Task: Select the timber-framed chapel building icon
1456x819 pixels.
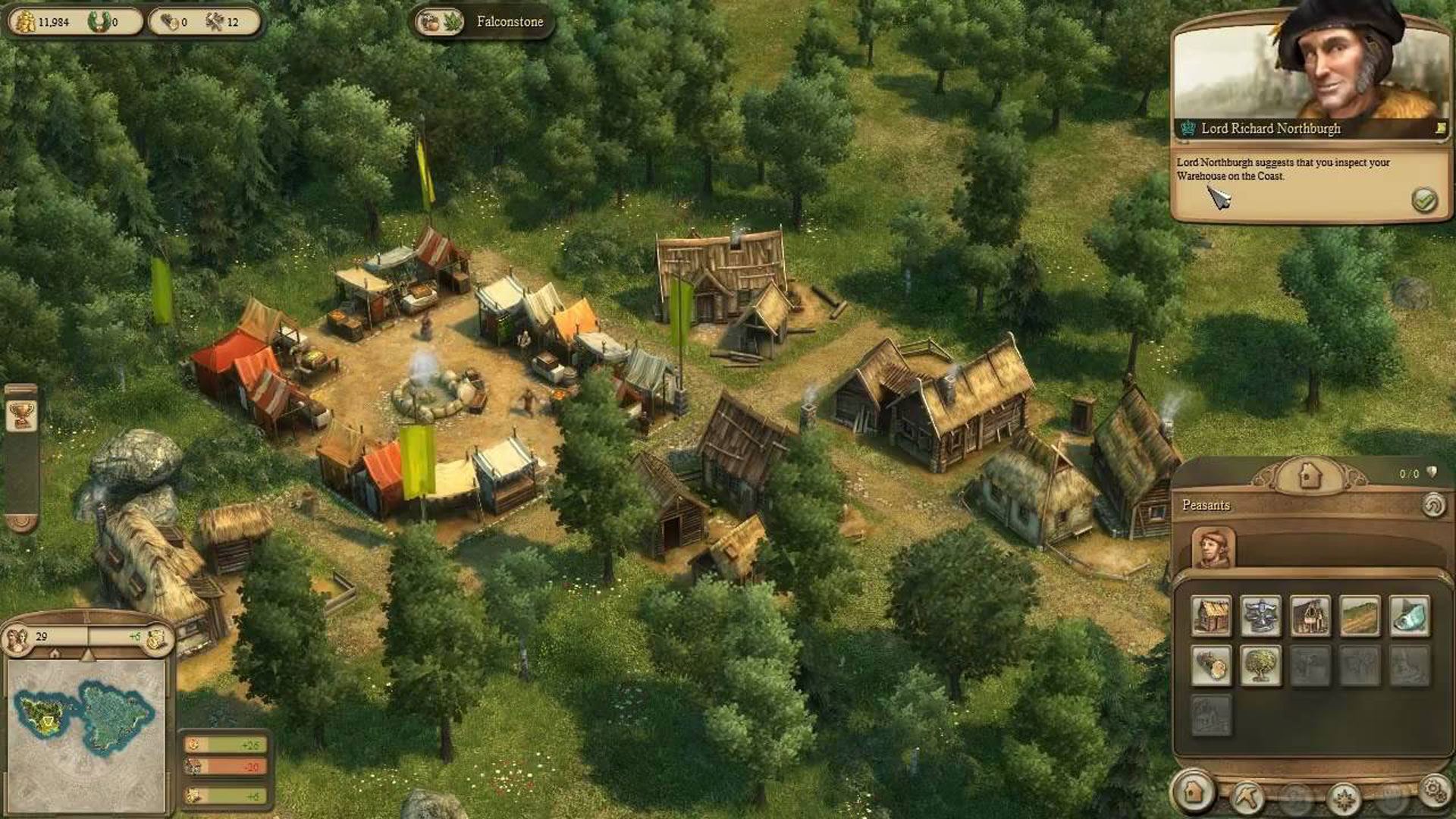Action: click(1310, 615)
